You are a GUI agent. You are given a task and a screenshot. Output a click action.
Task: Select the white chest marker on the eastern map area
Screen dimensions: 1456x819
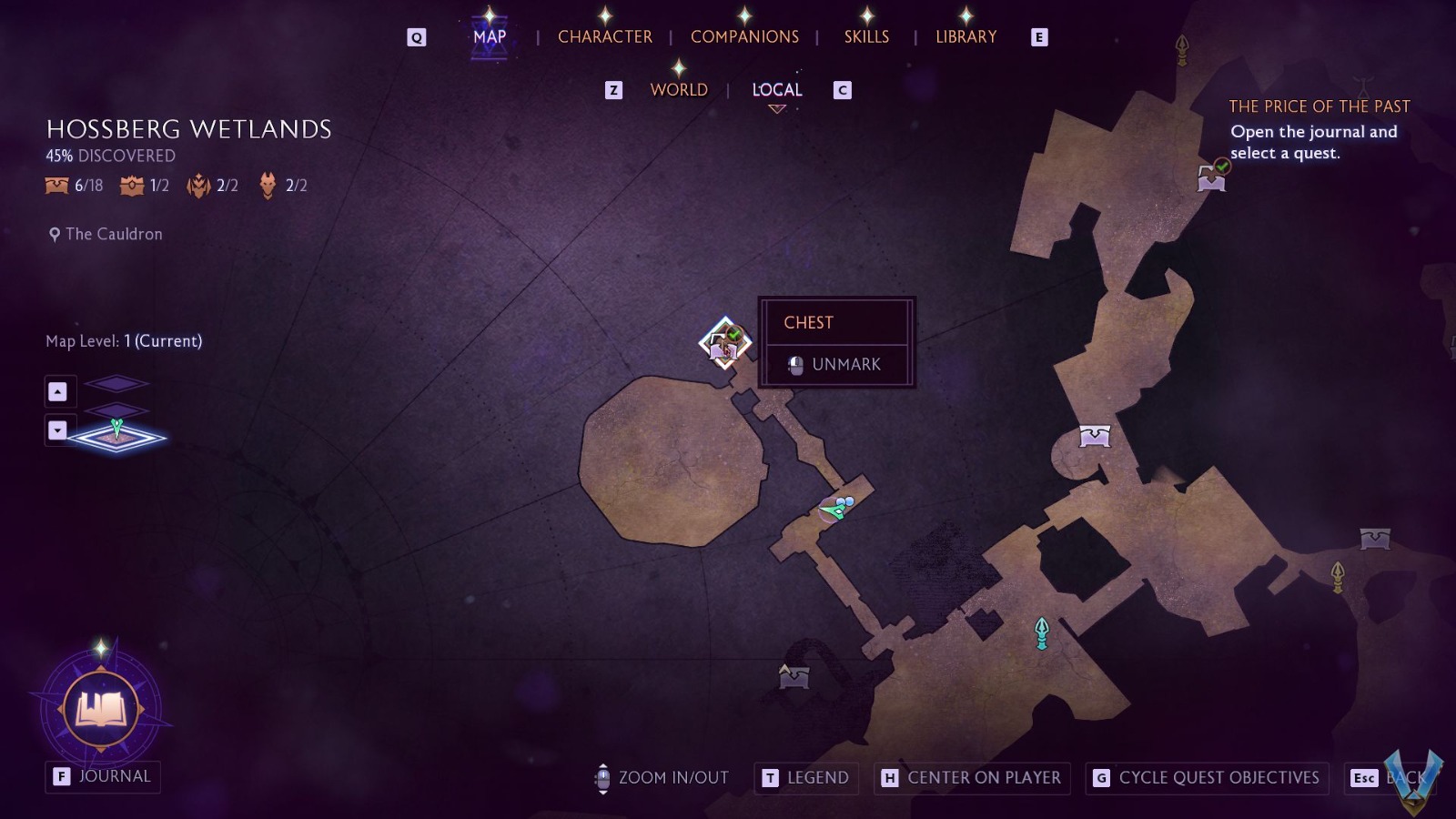tap(1096, 438)
